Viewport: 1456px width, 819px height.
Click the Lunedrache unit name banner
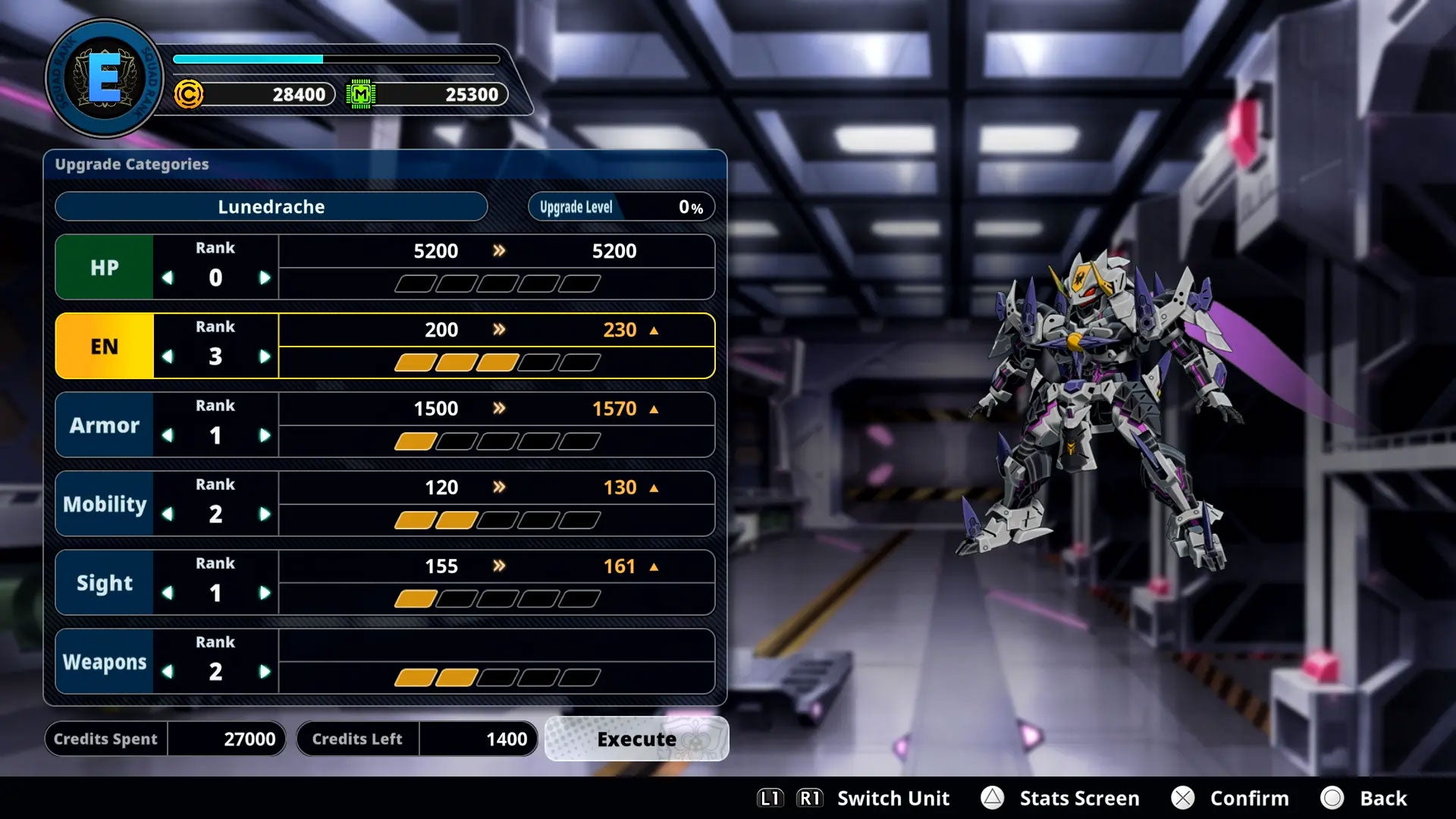(x=271, y=206)
